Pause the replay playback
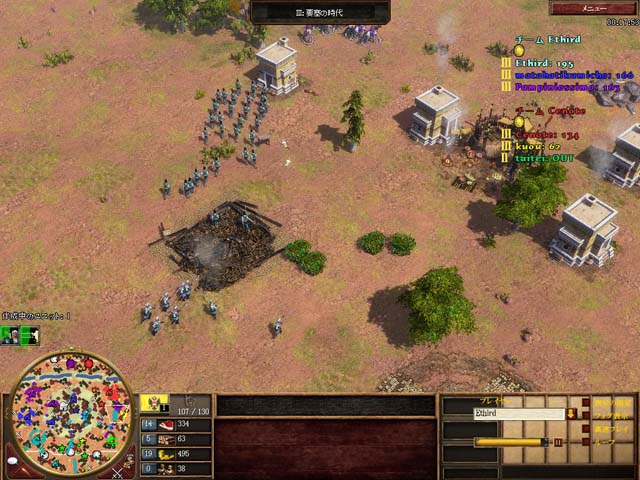This screenshot has width=640, height=480. pyautogui.click(x=558, y=441)
